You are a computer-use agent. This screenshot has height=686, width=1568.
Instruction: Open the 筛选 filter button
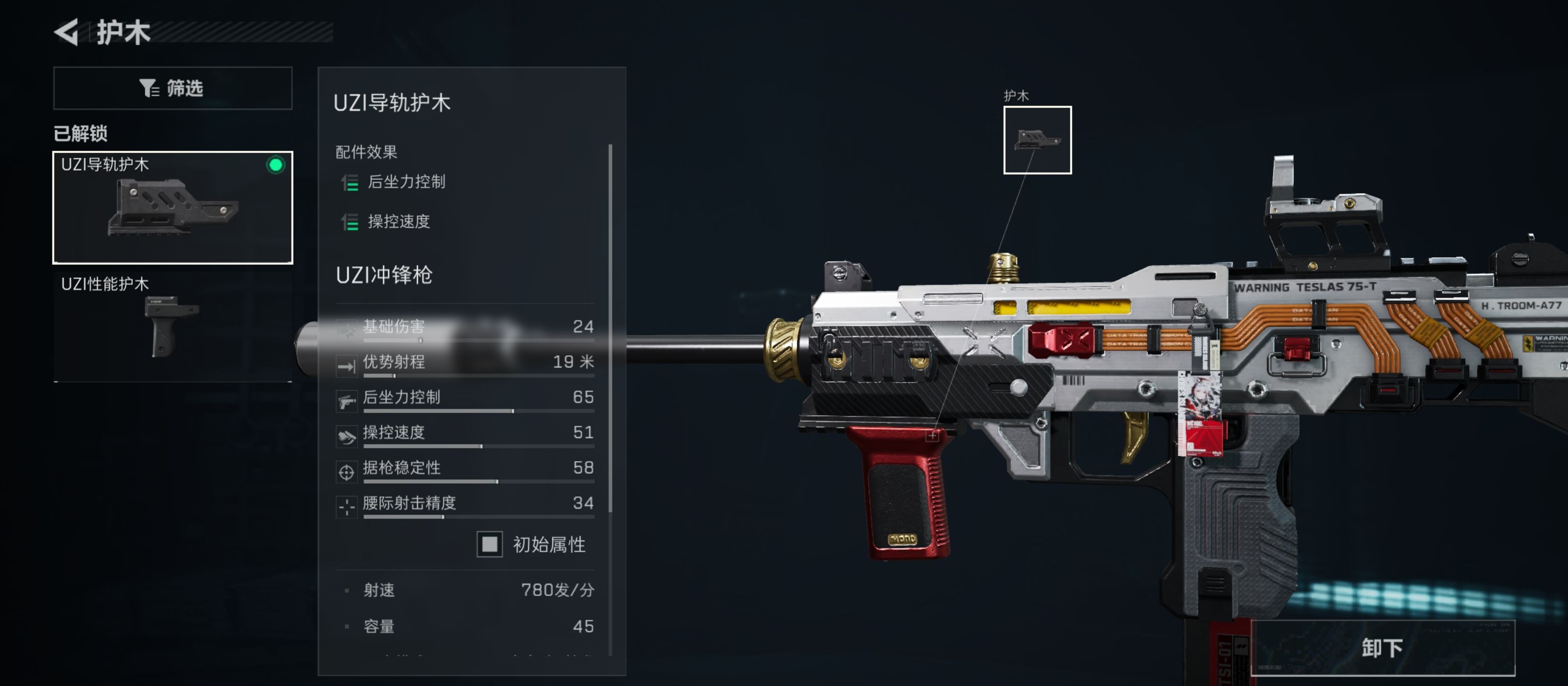click(173, 88)
